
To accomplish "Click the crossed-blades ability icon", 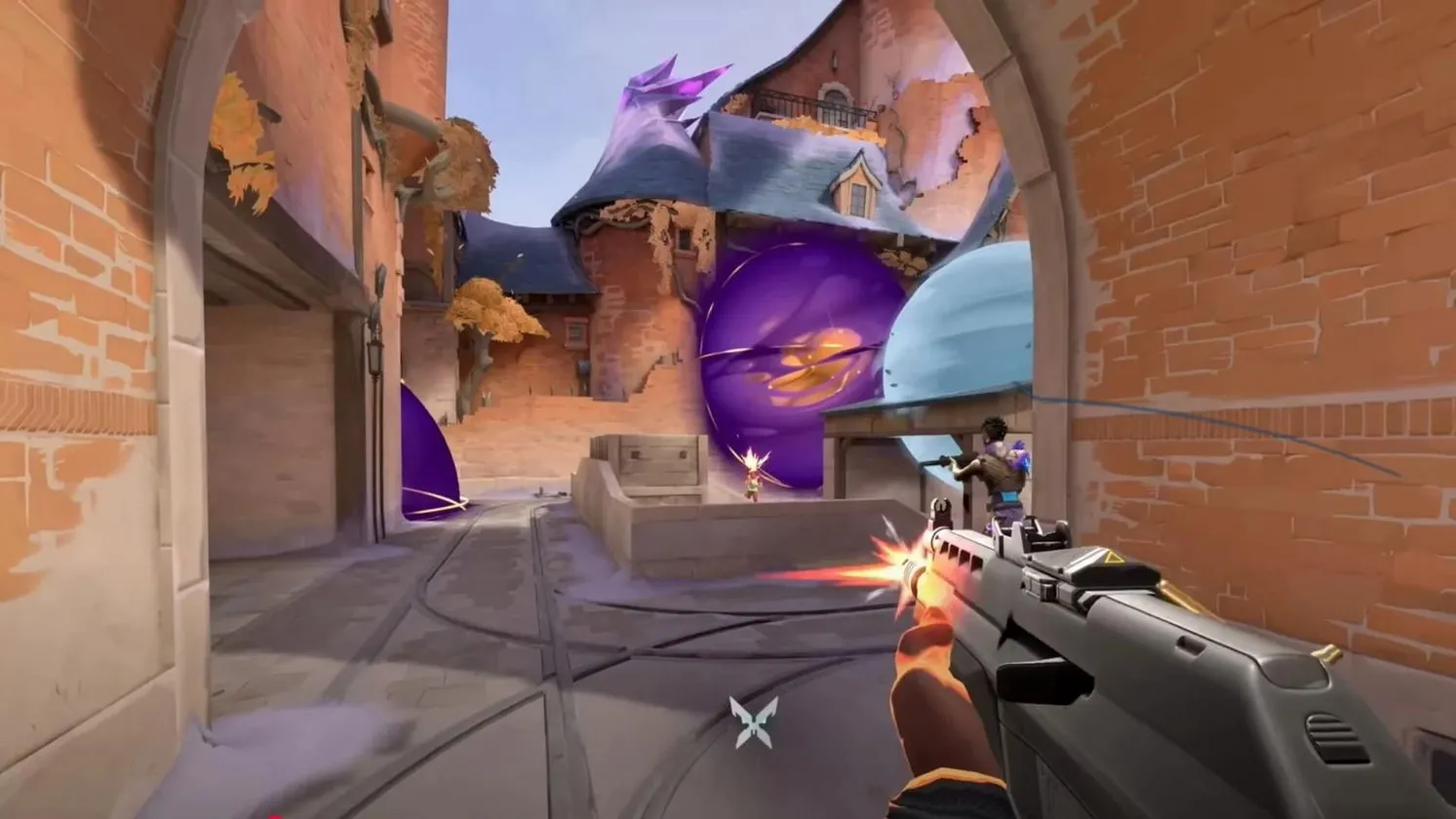I will pyautogui.click(x=755, y=722).
